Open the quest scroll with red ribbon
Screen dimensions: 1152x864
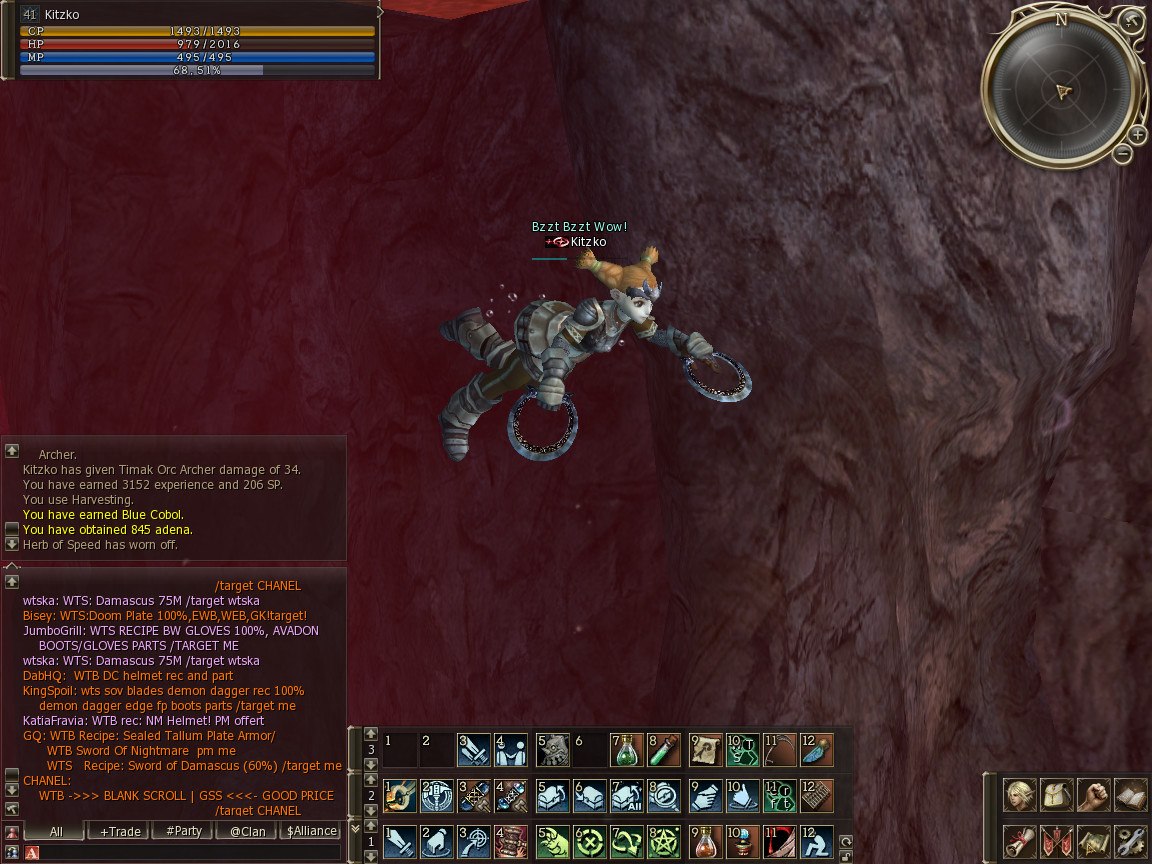(x=1020, y=841)
